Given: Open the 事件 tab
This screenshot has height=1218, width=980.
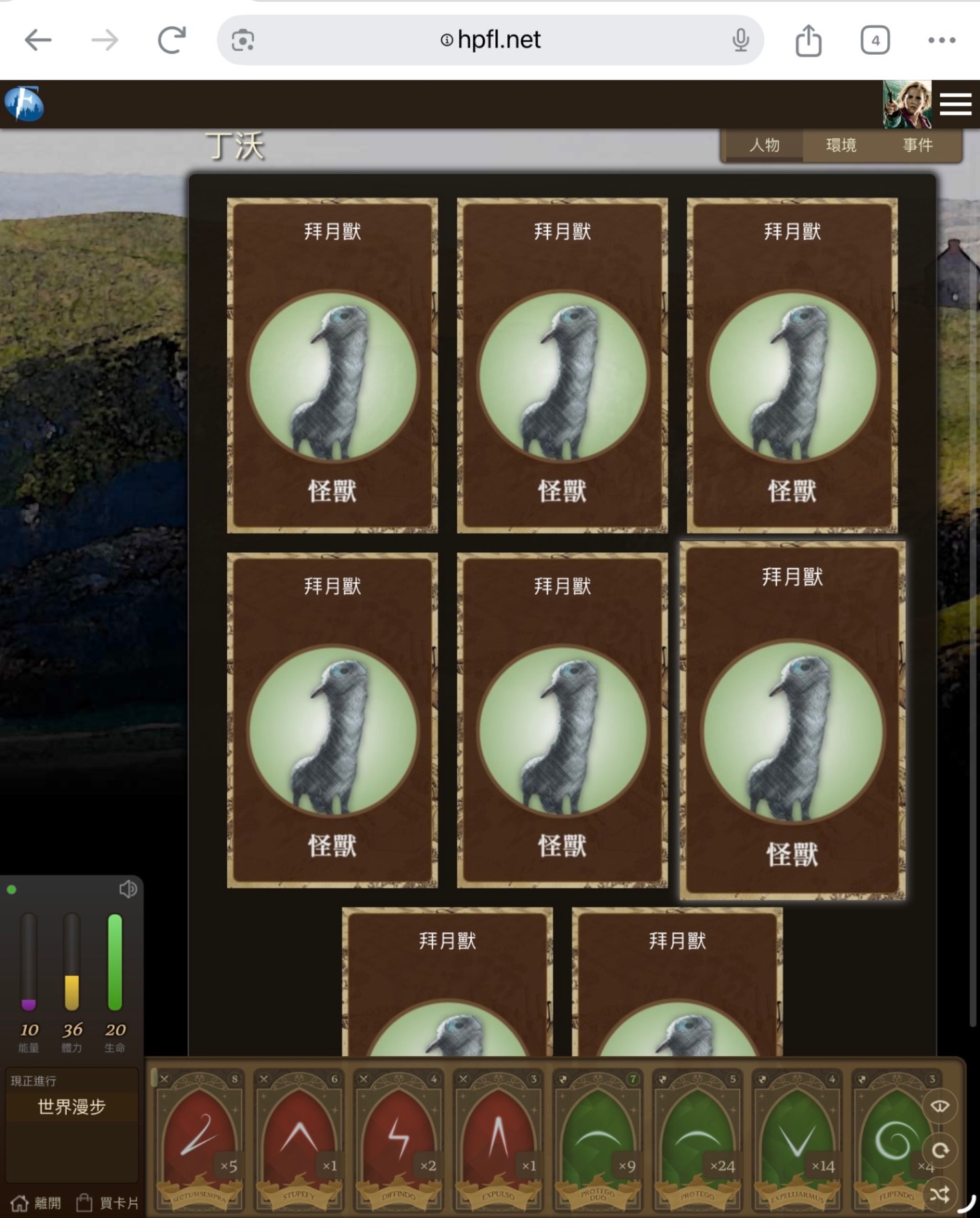Looking at the screenshot, I should [917, 145].
